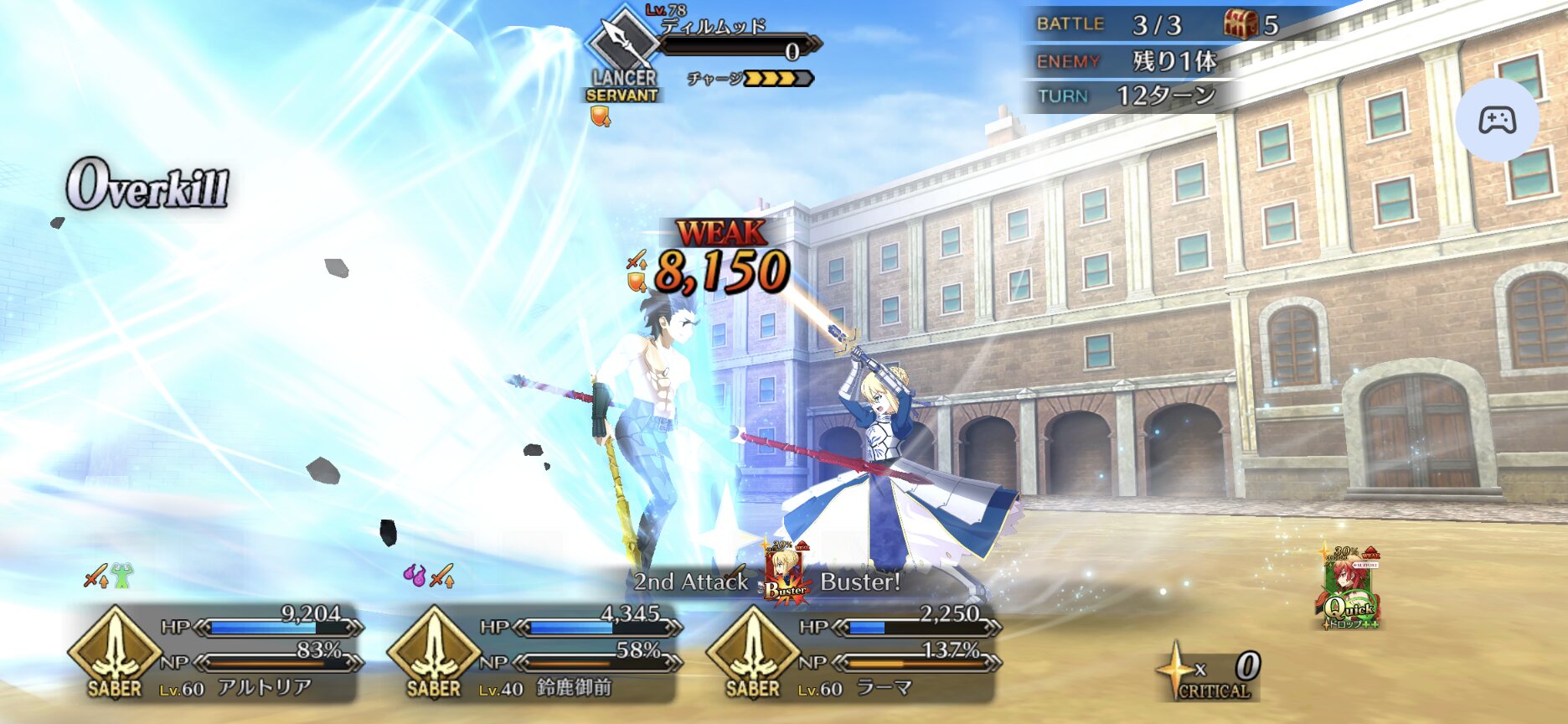Viewport: 1568px width, 724px height.
Task: Select the アルトリア Saber servant panel
Action: pyautogui.click(x=216, y=654)
